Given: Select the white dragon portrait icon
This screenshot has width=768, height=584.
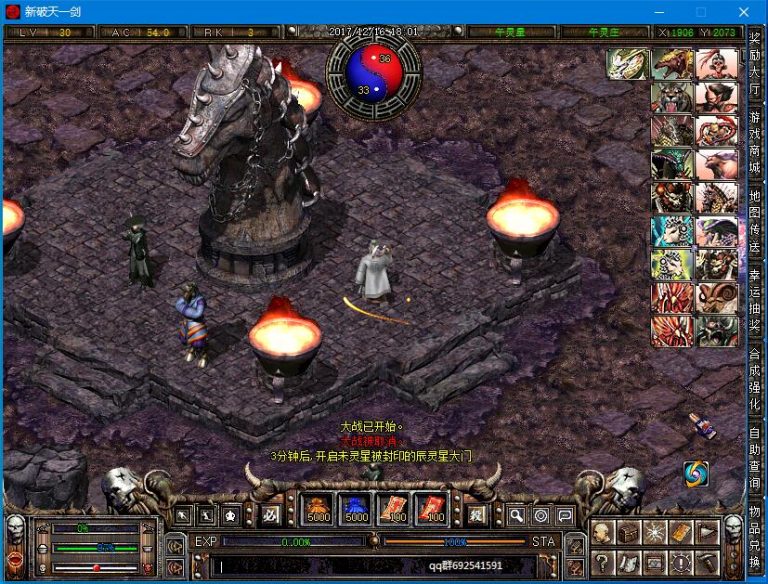Looking at the screenshot, I should point(626,64).
